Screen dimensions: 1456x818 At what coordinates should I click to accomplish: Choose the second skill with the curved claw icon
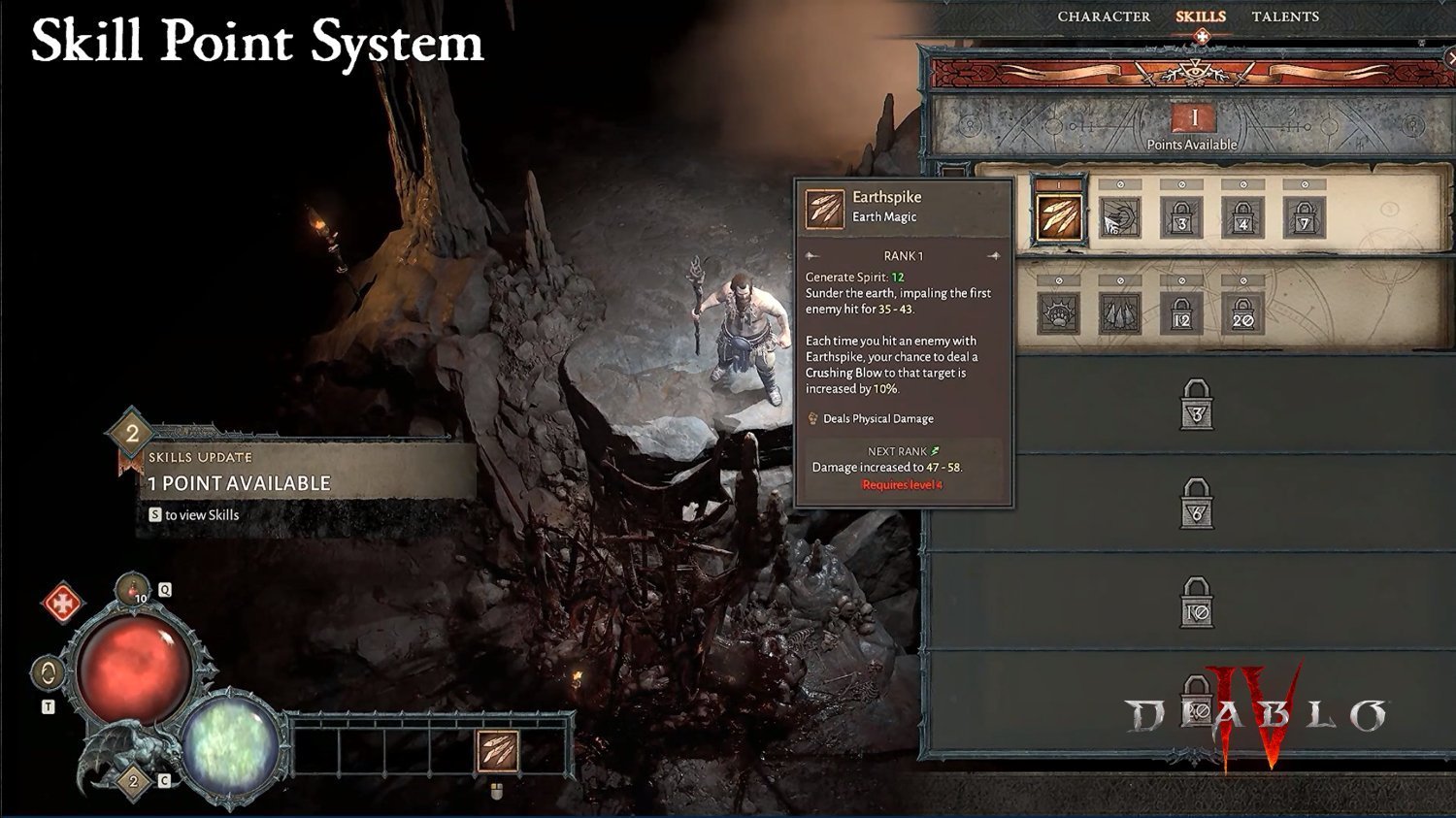point(1120,217)
